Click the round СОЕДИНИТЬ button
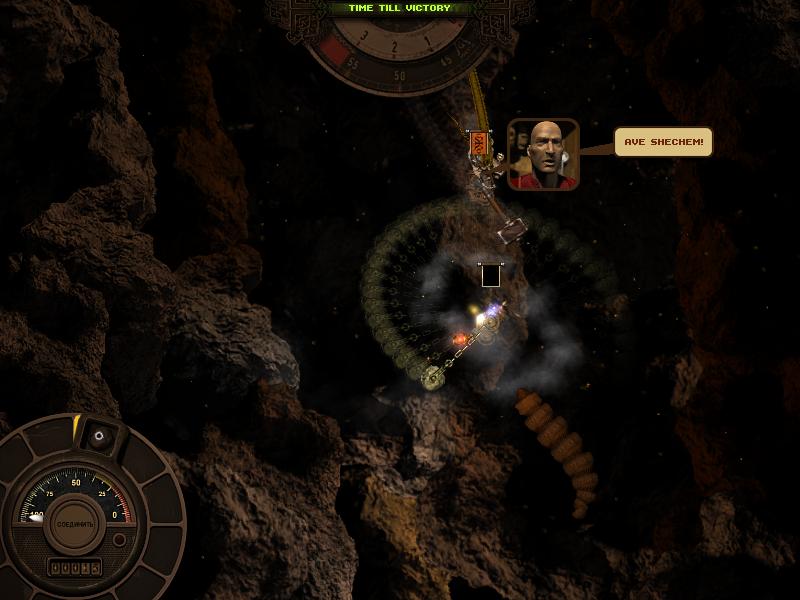This screenshot has height=600, width=800. pyautogui.click(x=75, y=523)
